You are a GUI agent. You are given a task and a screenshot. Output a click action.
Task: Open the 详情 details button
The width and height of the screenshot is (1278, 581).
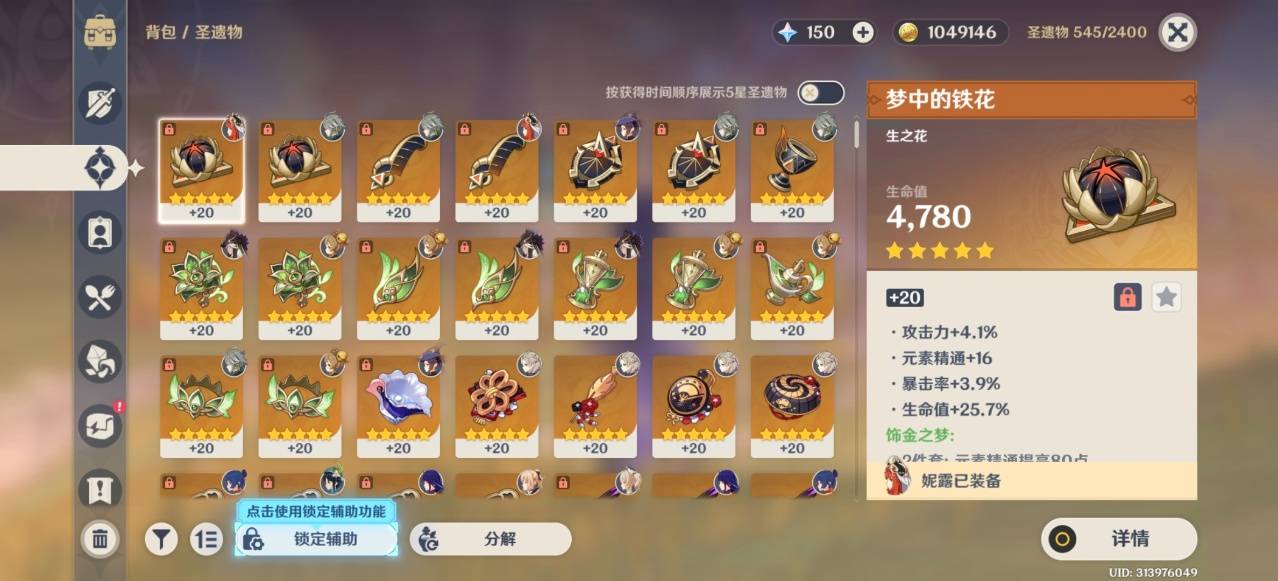(x=1118, y=539)
